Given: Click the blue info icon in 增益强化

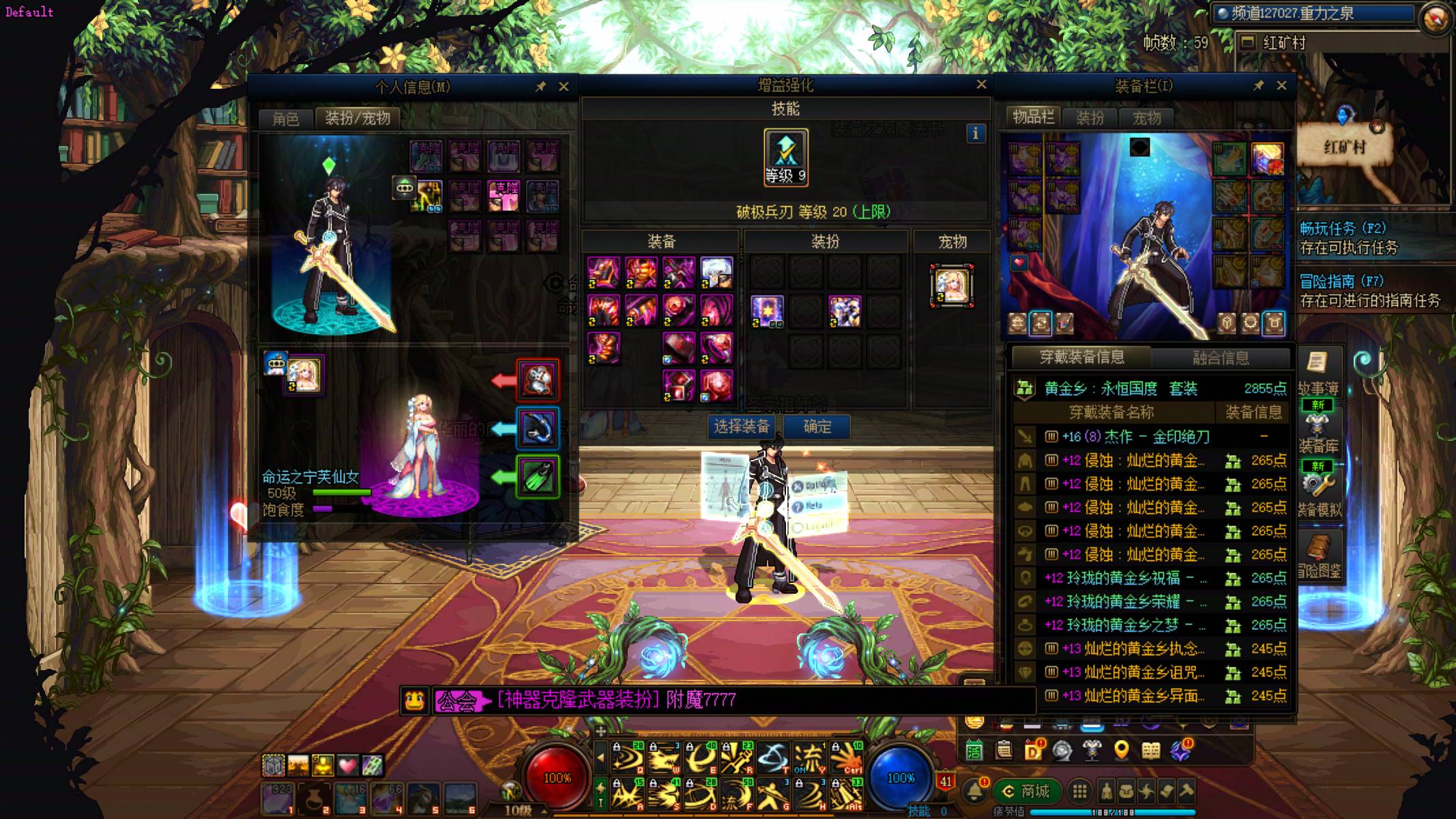Looking at the screenshot, I should 976,133.
